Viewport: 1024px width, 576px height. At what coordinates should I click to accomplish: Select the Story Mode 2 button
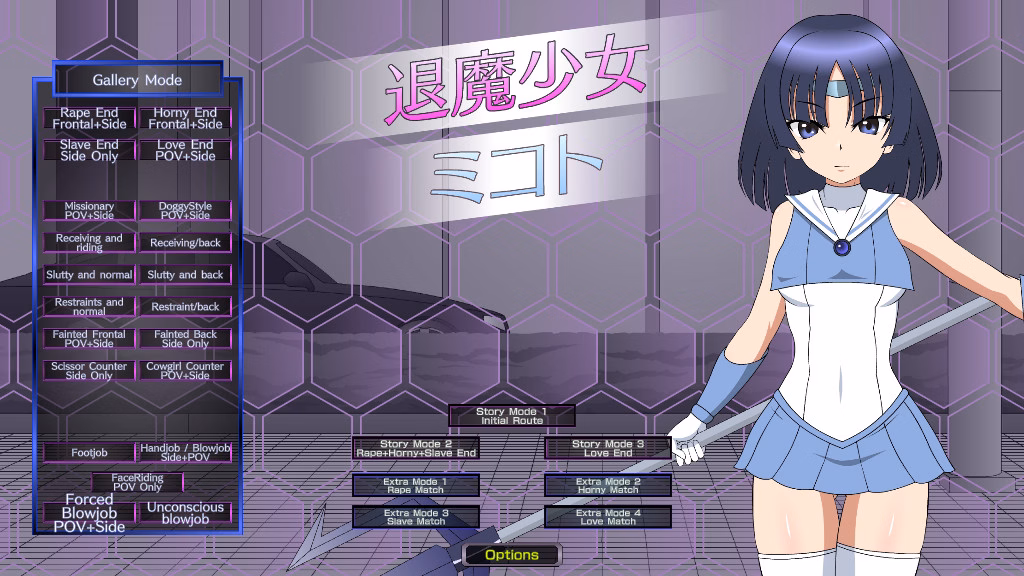(416, 448)
